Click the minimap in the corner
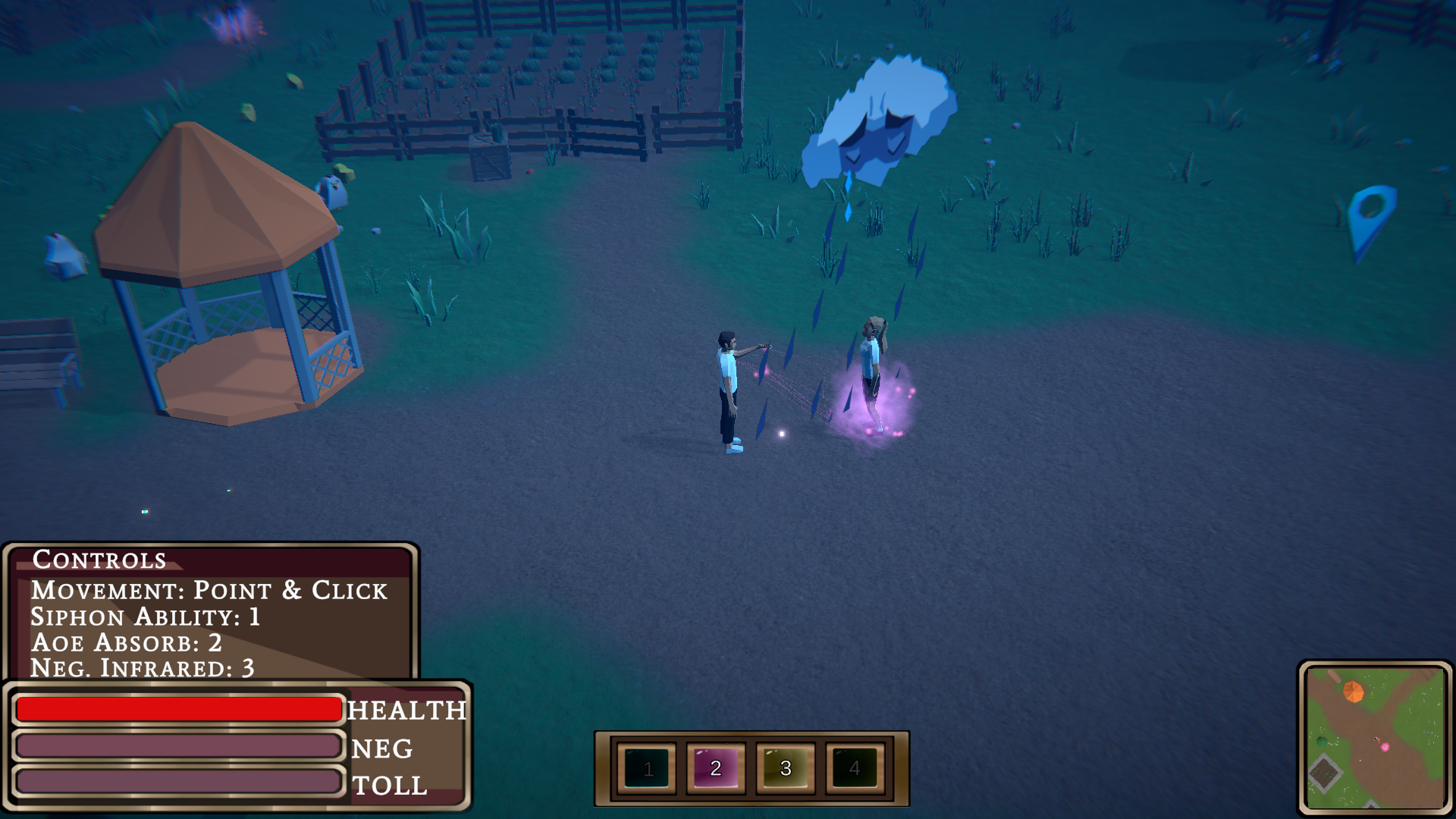 tap(1376, 737)
